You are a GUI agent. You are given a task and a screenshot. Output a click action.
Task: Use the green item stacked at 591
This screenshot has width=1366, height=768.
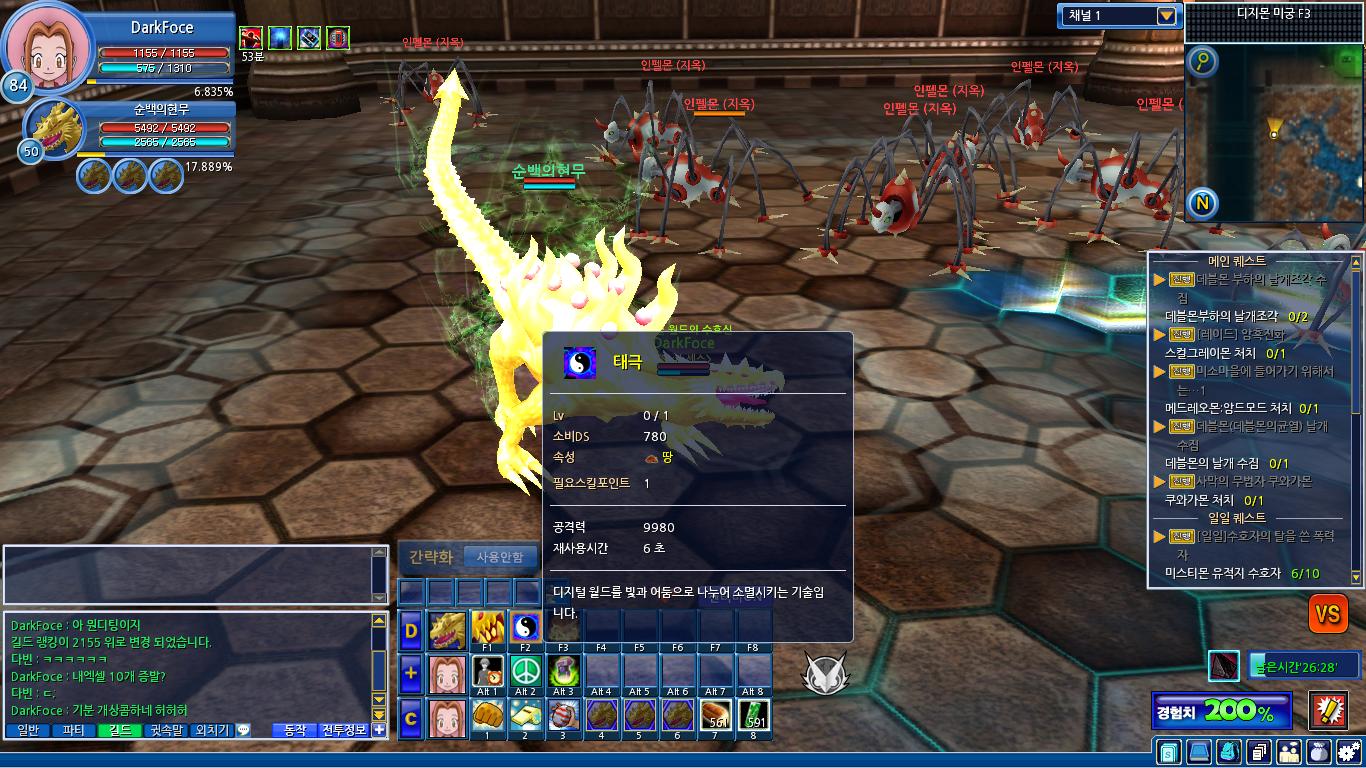[x=755, y=716]
